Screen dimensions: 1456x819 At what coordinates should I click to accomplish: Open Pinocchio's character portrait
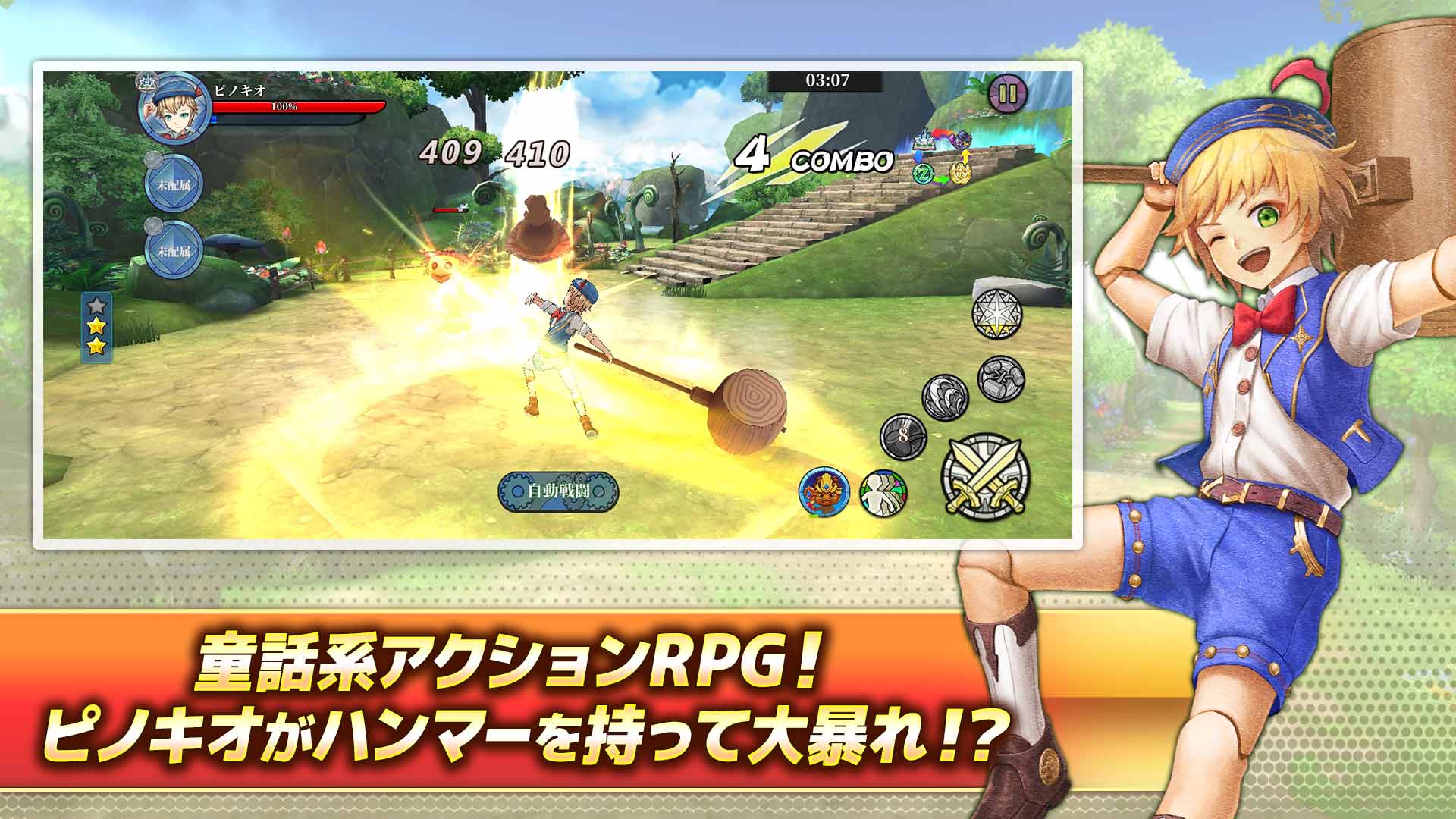pyautogui.click(x=173, y=111)
